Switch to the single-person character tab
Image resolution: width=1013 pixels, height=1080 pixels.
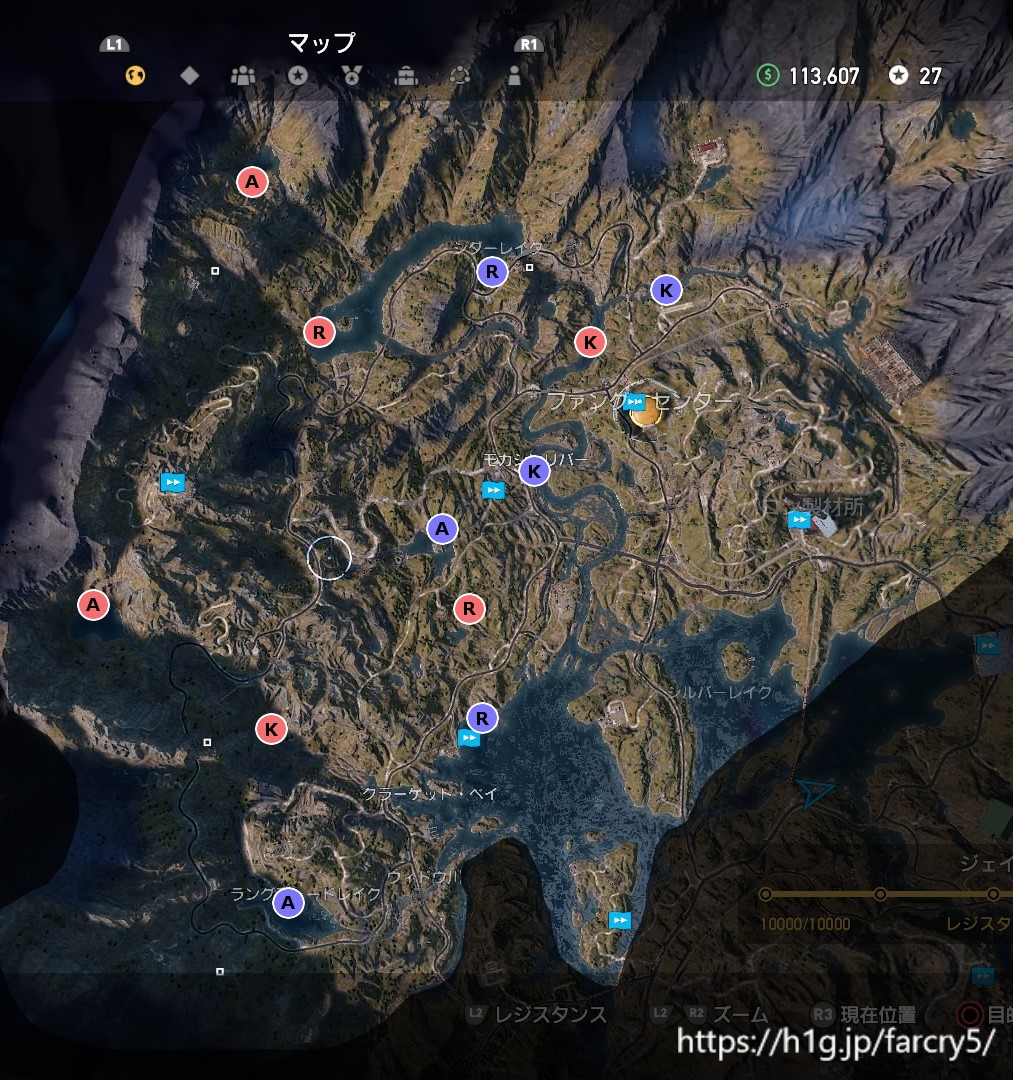point(514,75)
